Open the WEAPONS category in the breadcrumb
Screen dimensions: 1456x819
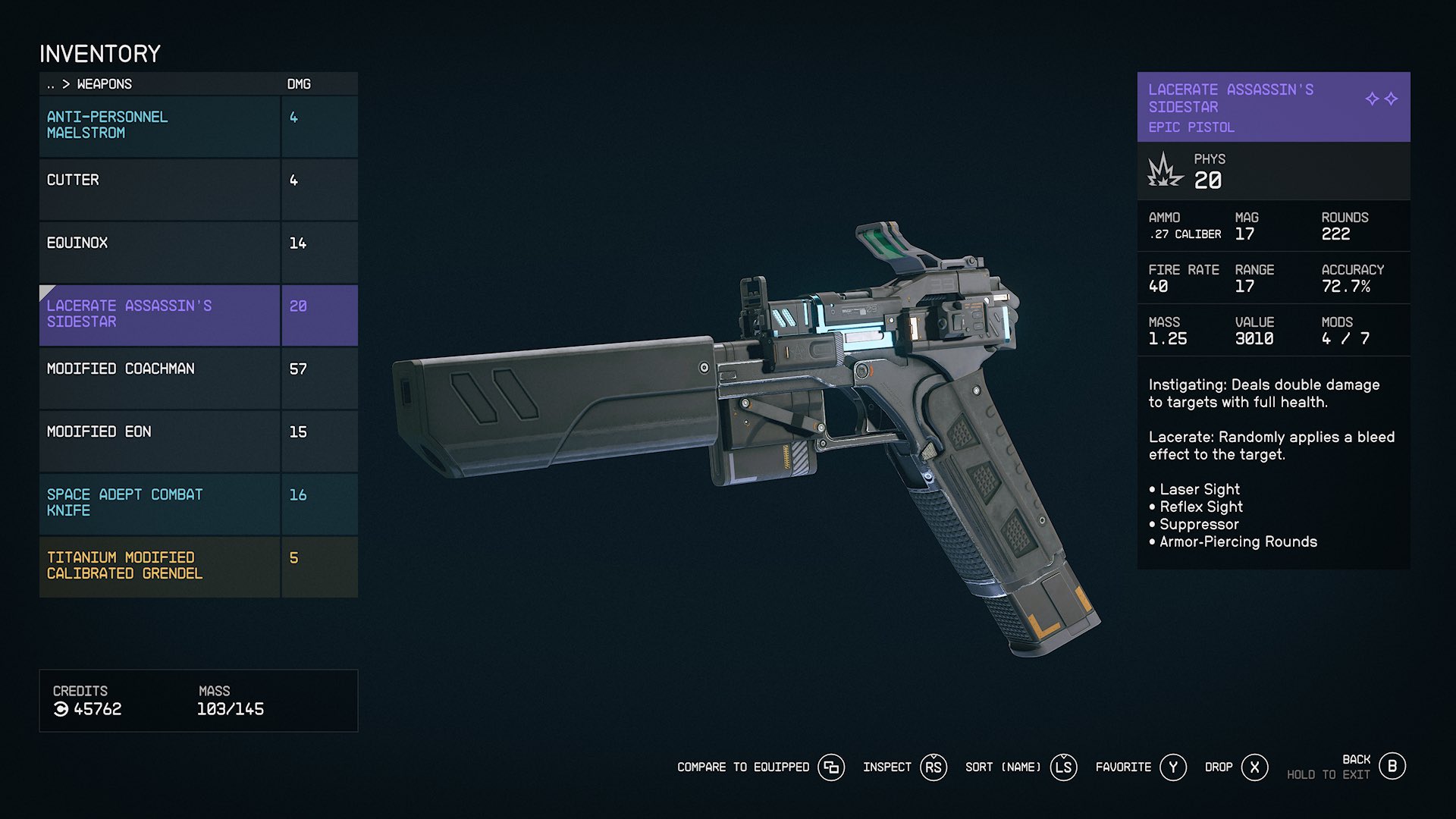(104, 84)
